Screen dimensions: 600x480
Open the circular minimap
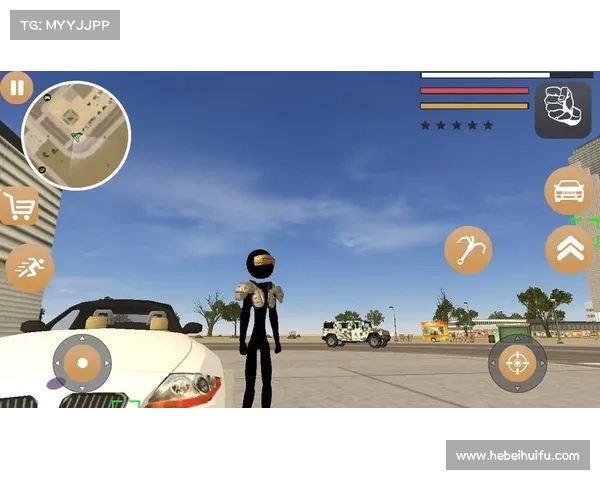(76, 135)
